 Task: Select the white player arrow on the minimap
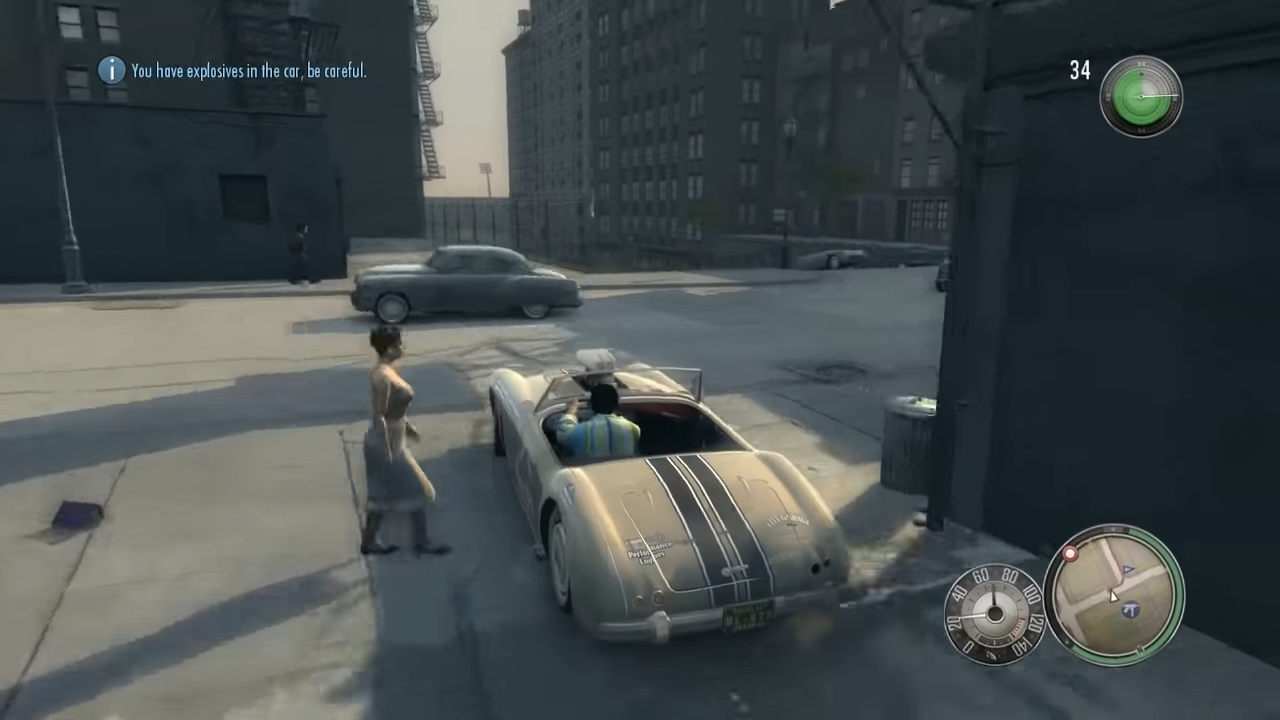[x=1113, y=597]
